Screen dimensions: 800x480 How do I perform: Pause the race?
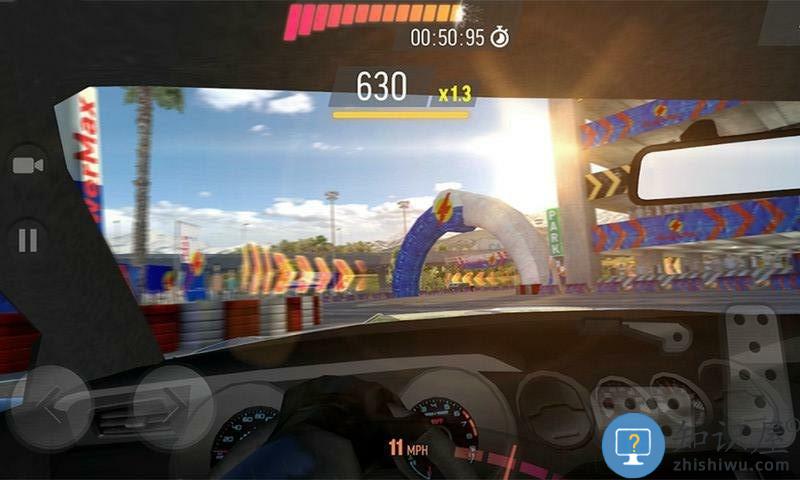coord(29,240)
